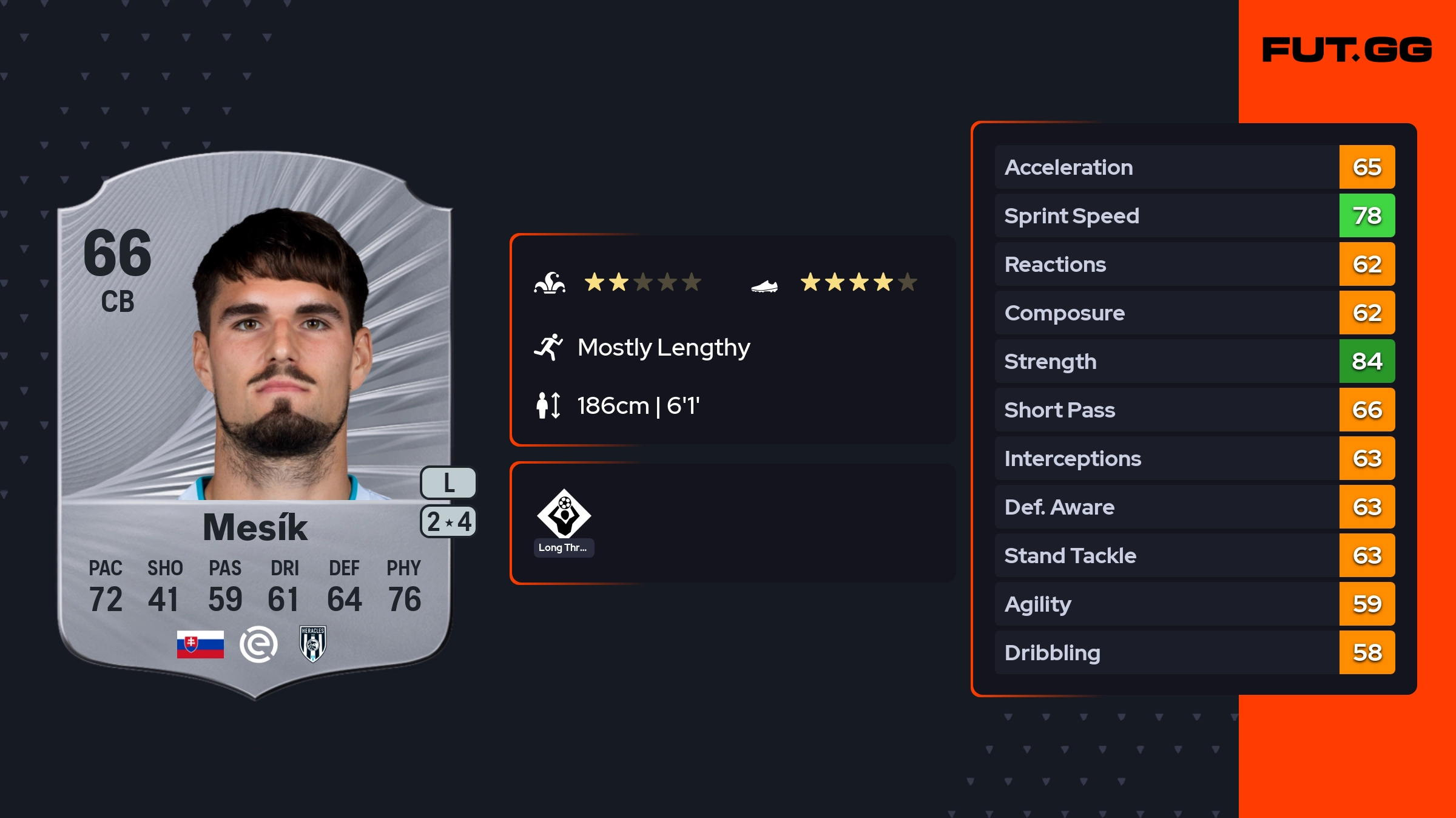
Task: Select the Acceleration stat row
Action: pyautogui.click(x=1194, y=167)
